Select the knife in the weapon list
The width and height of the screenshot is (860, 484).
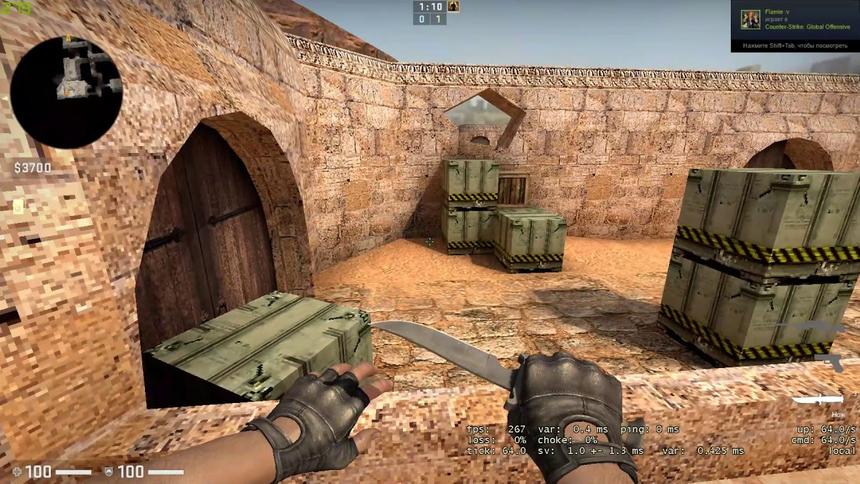click(821, 401)
